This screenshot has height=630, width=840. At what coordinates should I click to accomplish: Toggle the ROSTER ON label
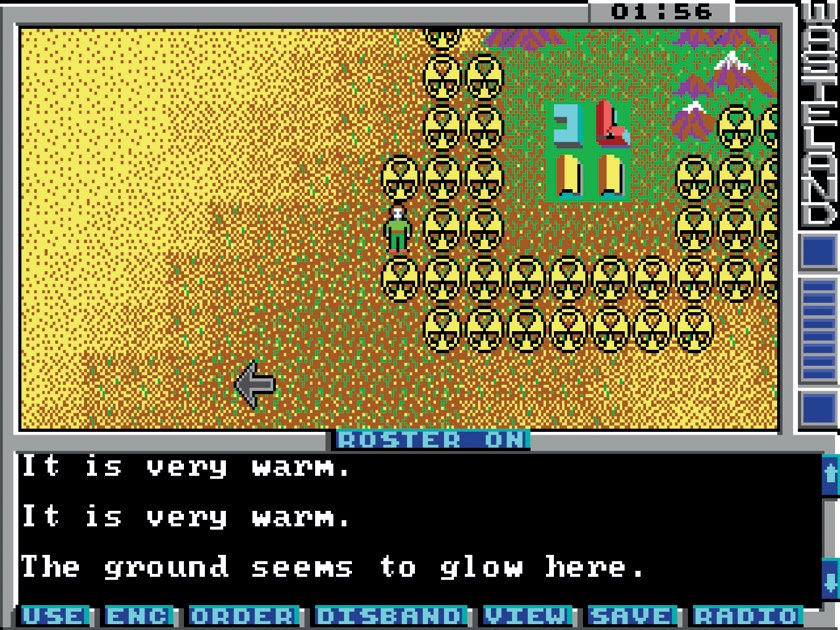[432, 440]
